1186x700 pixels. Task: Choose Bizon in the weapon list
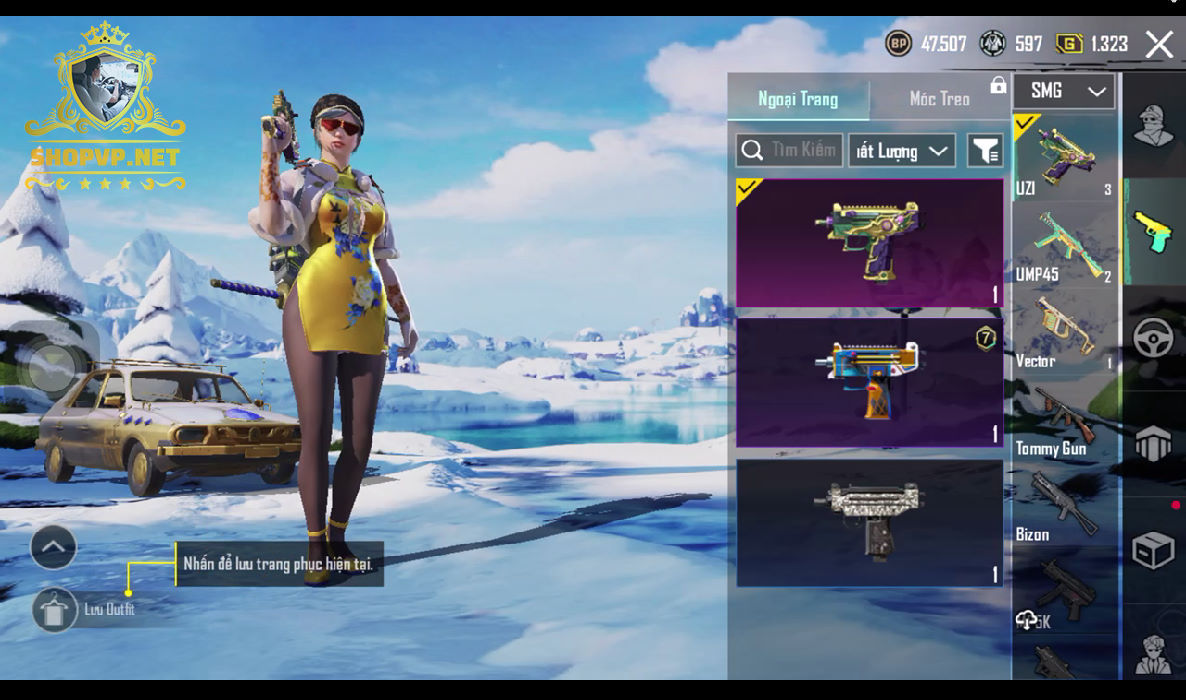[1064, 507]
